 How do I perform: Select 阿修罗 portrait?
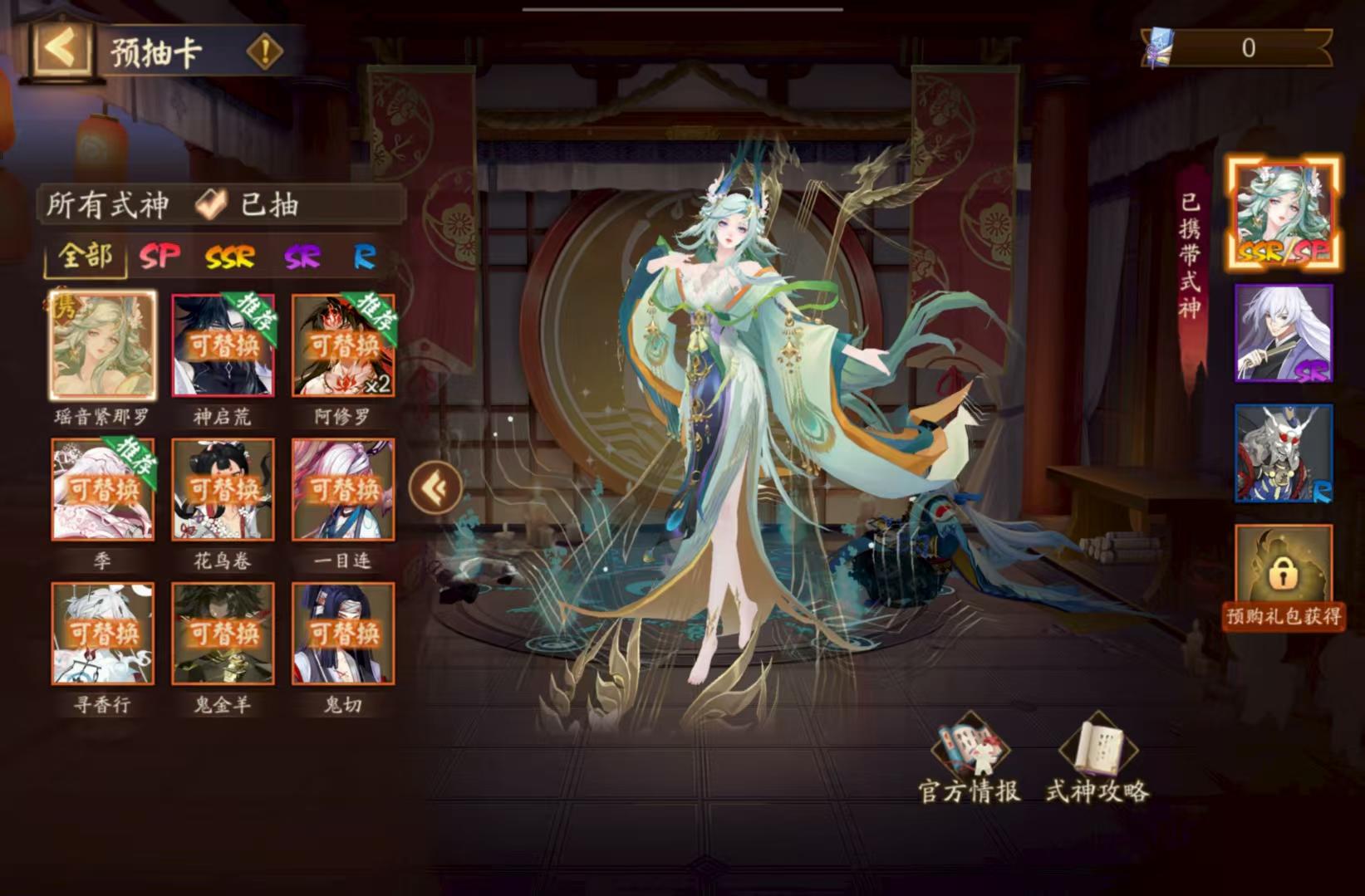tap(344, 346)
